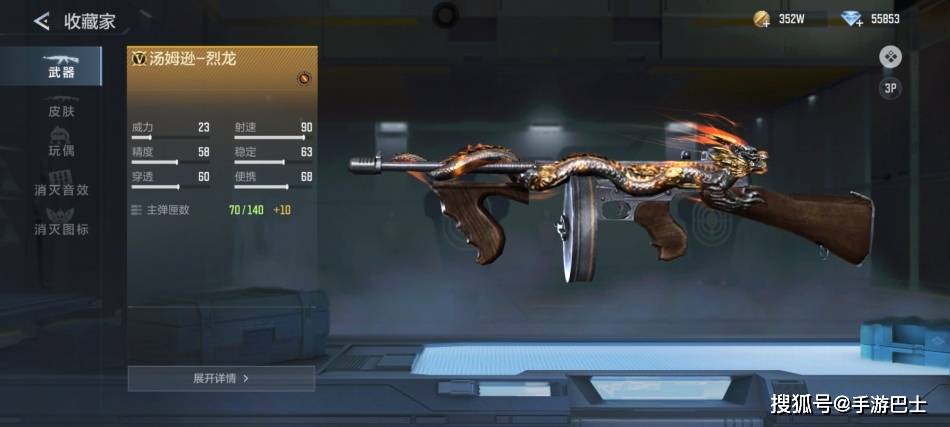Go back using the arrow beside 收藏家

[x=41, y=20]
